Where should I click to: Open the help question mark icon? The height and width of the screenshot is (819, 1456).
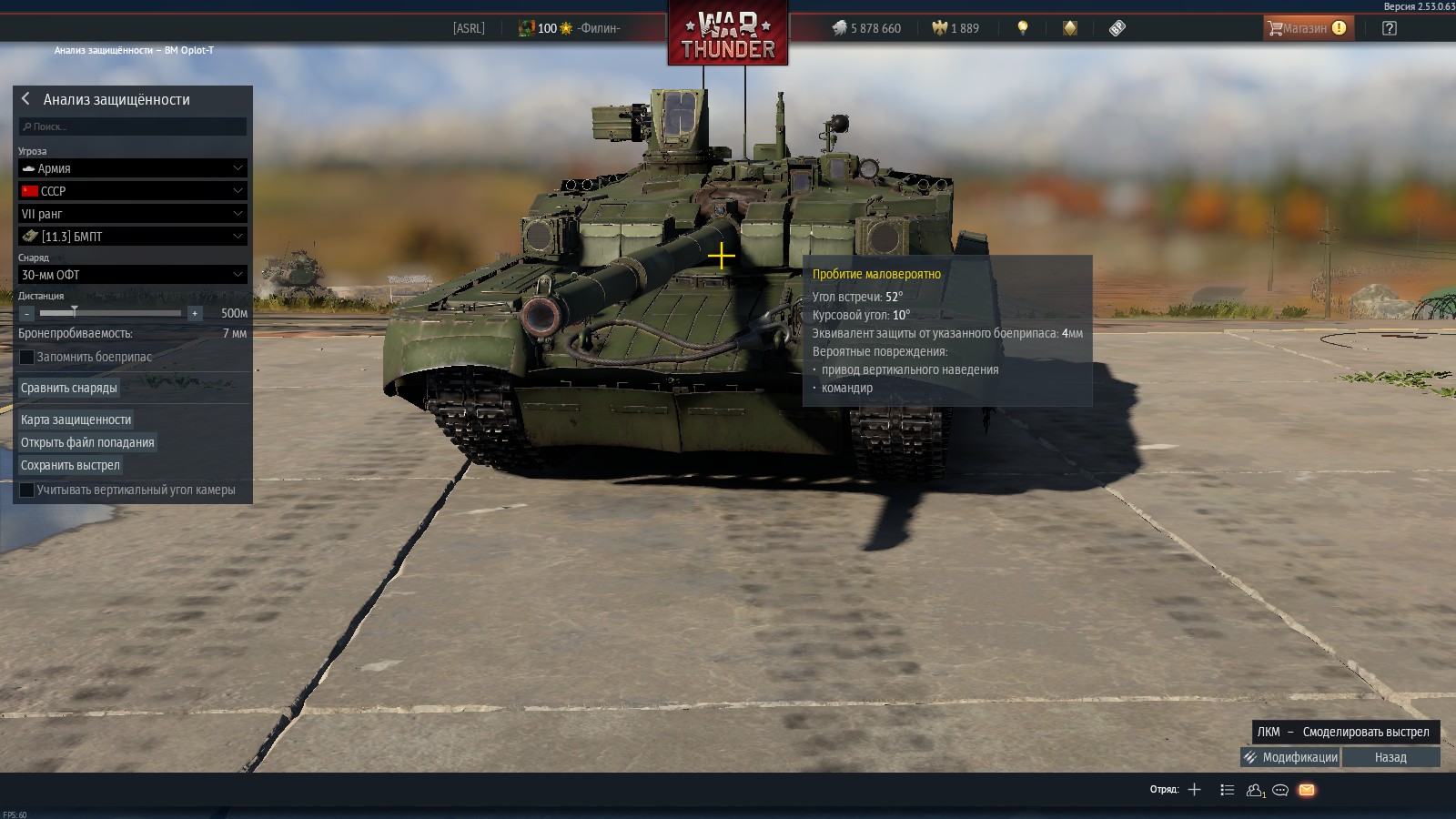pyautogui.click(x=1390, y=28)
